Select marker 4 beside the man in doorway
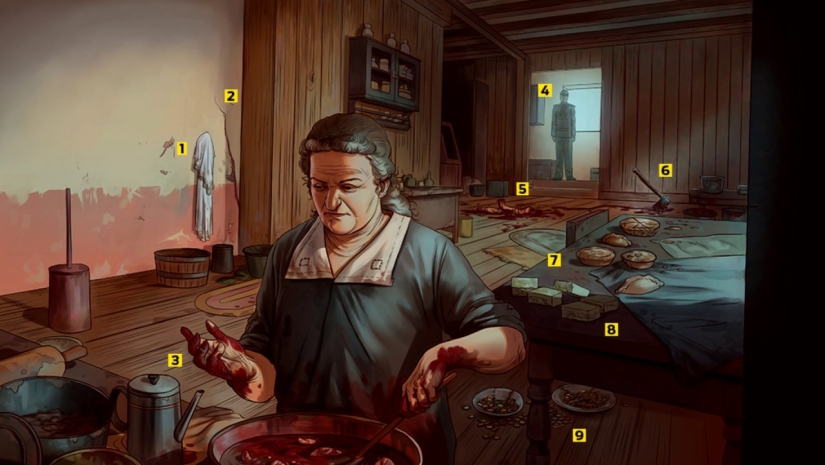The height and width of the screenshot is (465, 825). pyautogui.click(x=544, y=90)
